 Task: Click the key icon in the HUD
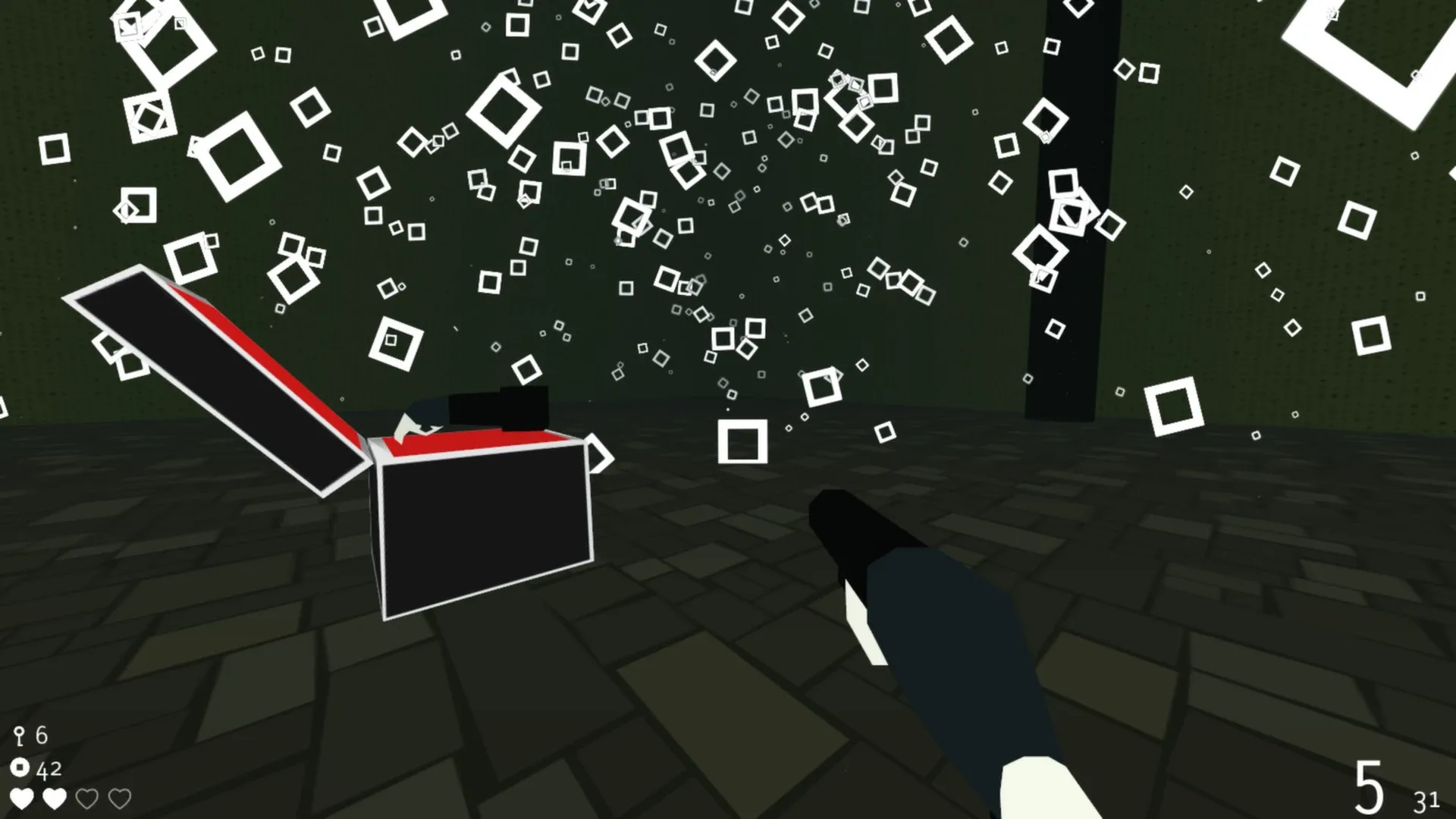(20, 734)
